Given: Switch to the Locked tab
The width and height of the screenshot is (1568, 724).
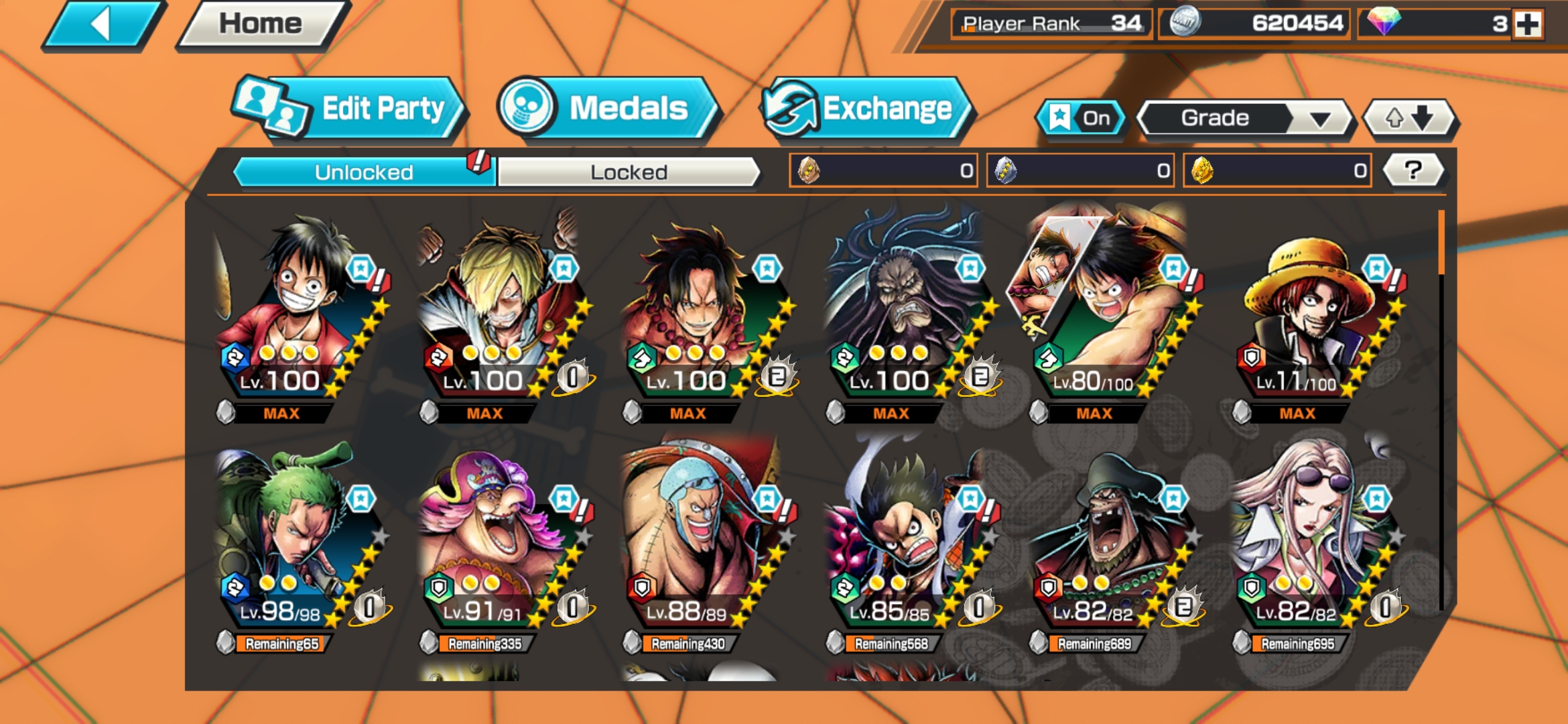Looking at the screenshot, I should [629, 172].
